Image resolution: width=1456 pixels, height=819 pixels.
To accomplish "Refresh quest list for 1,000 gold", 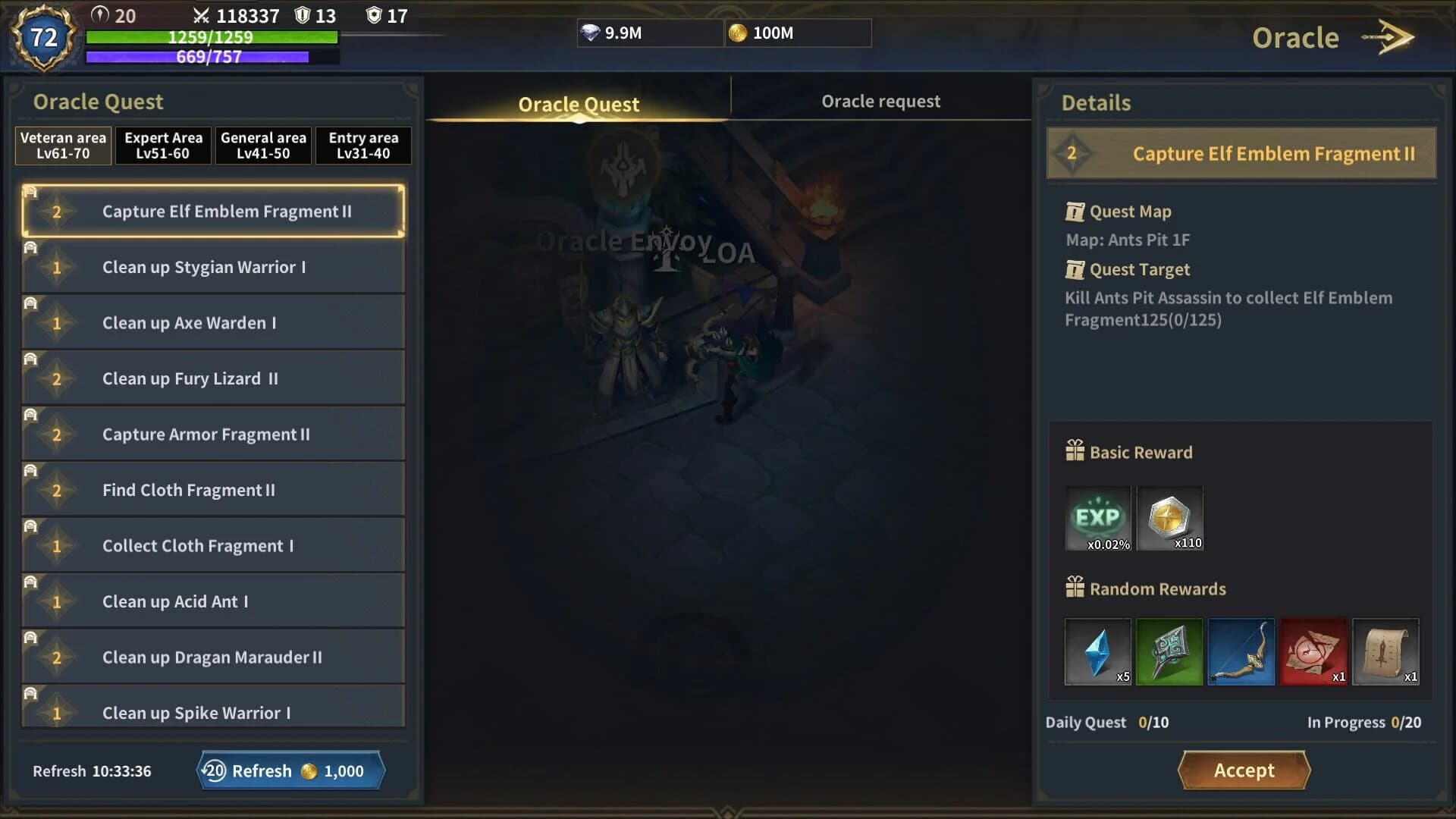I will [x=290, y=770].
